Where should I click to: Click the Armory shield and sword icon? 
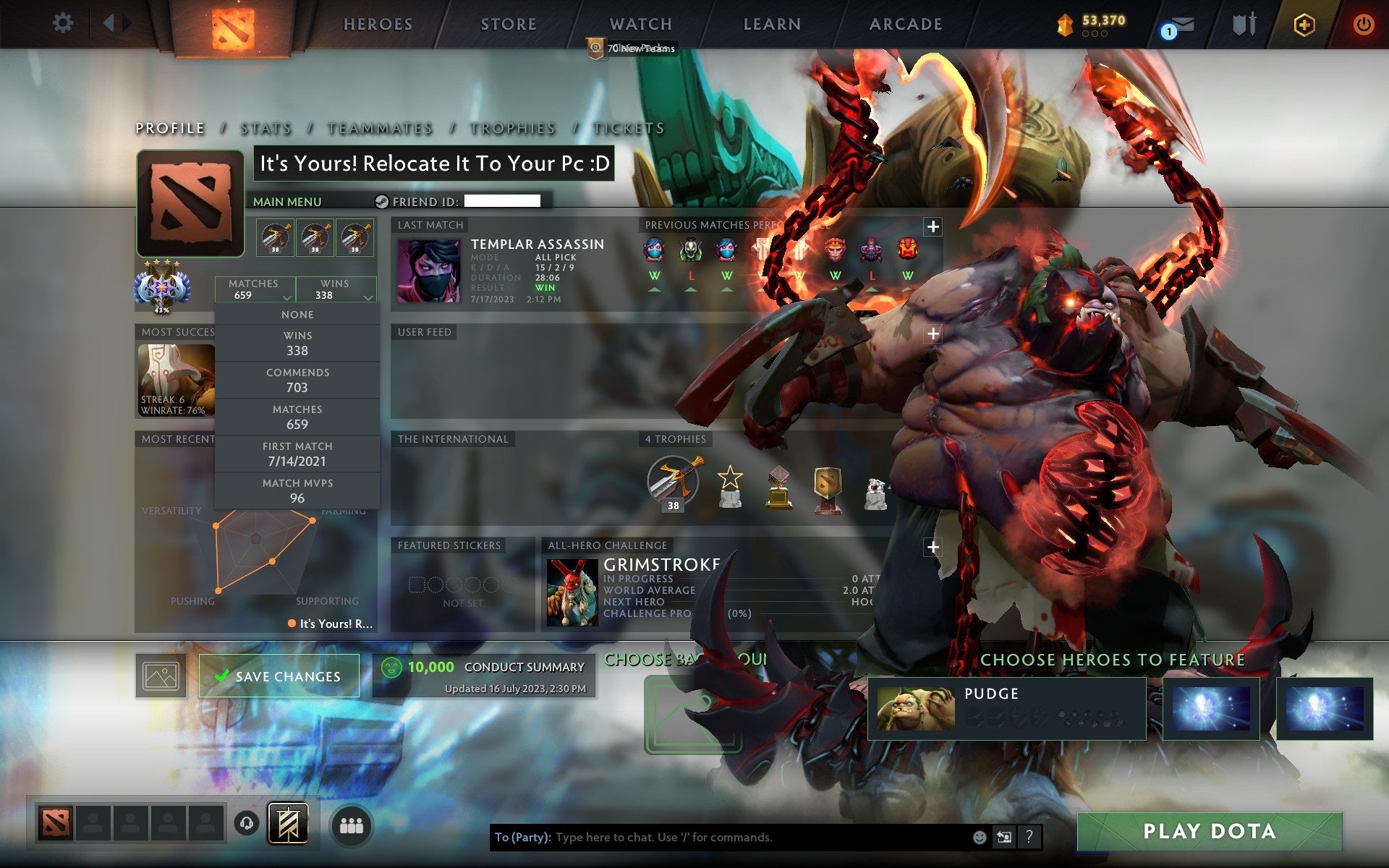click(1243, 25)
